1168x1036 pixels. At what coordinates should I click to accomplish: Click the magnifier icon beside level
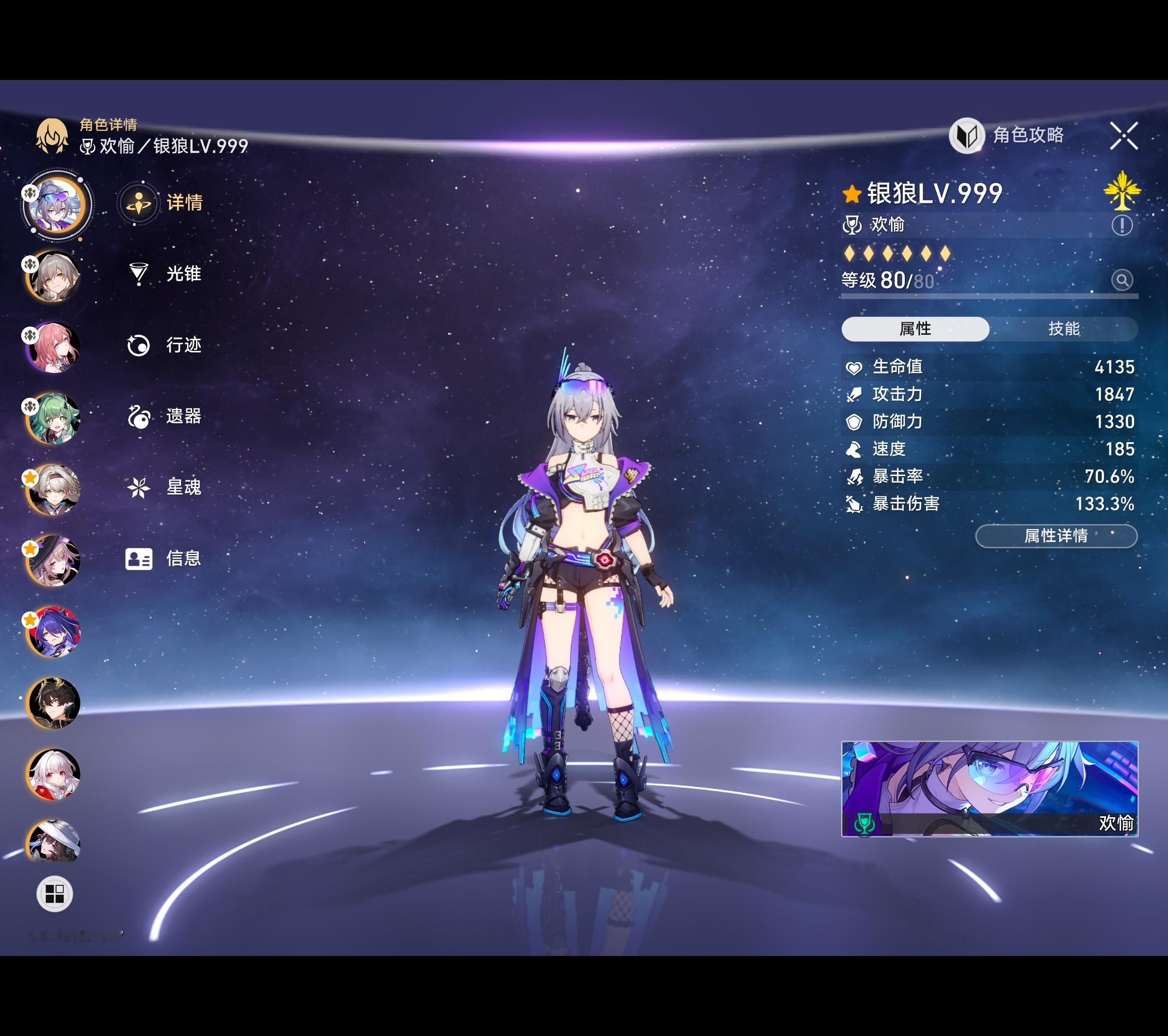click(x=1122, y=280)
